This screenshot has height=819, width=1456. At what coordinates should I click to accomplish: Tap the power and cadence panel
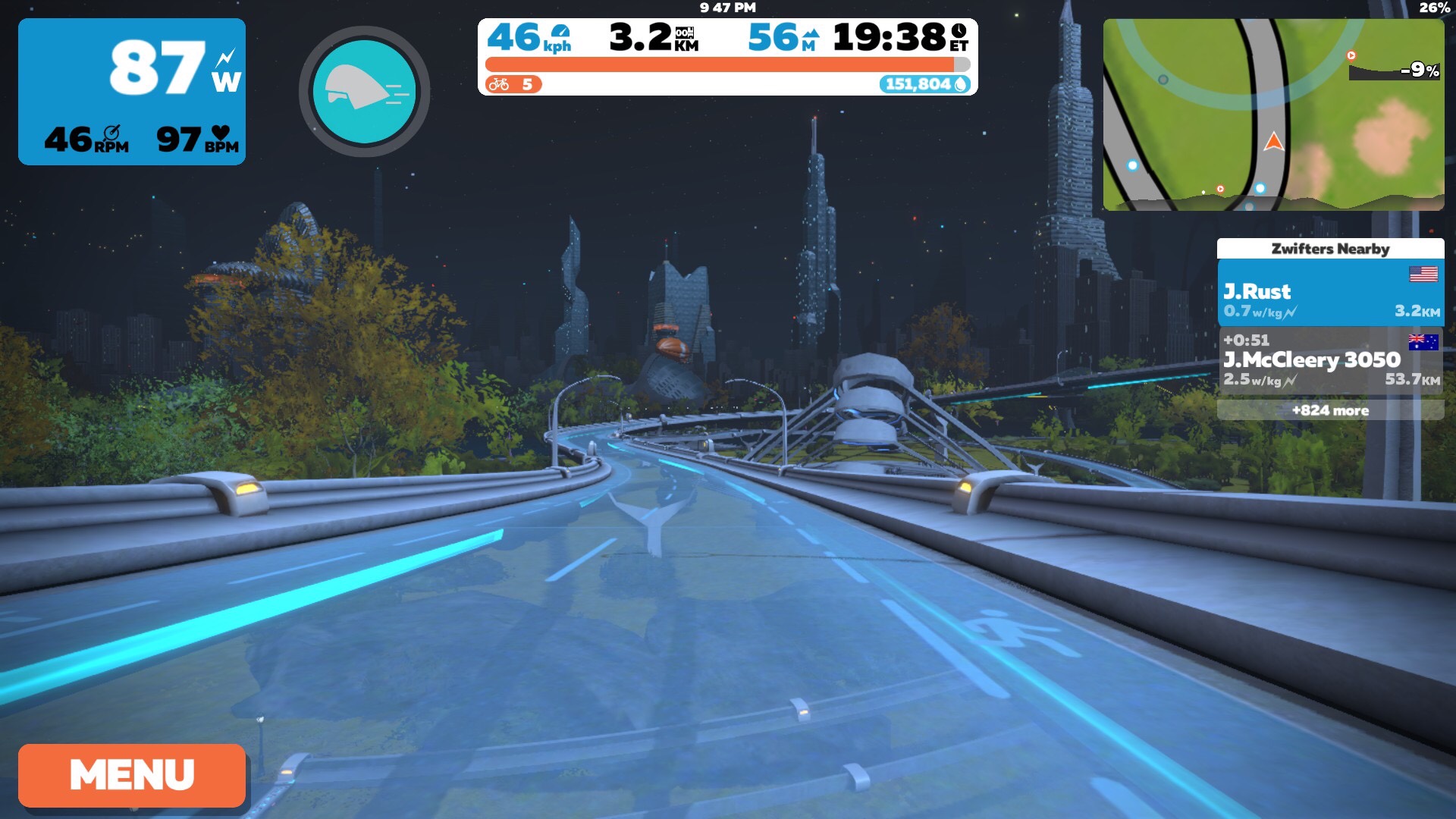[x=132, y=92]
